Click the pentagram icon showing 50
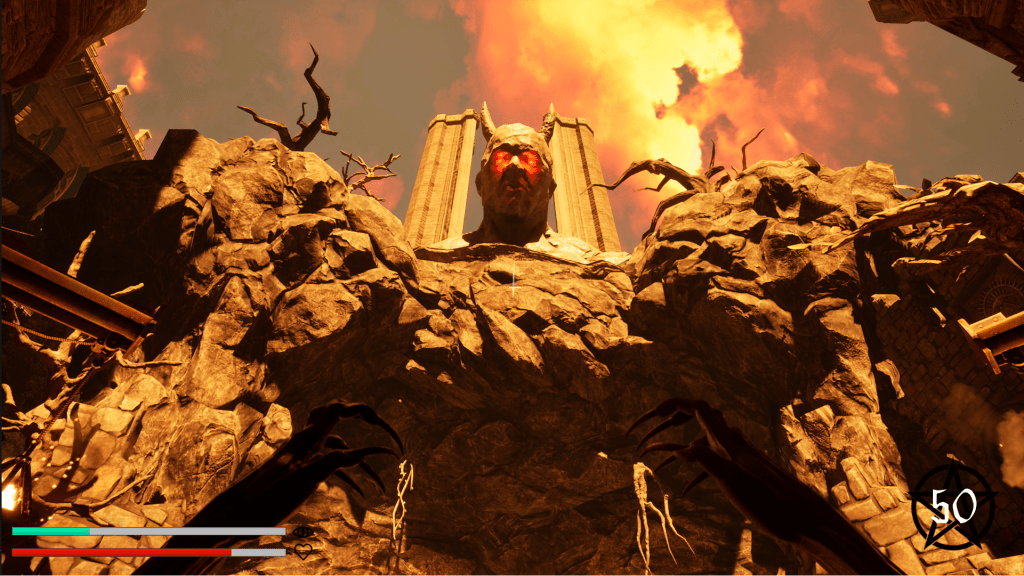The image size is (1024, 576). [x=953, y=506]
